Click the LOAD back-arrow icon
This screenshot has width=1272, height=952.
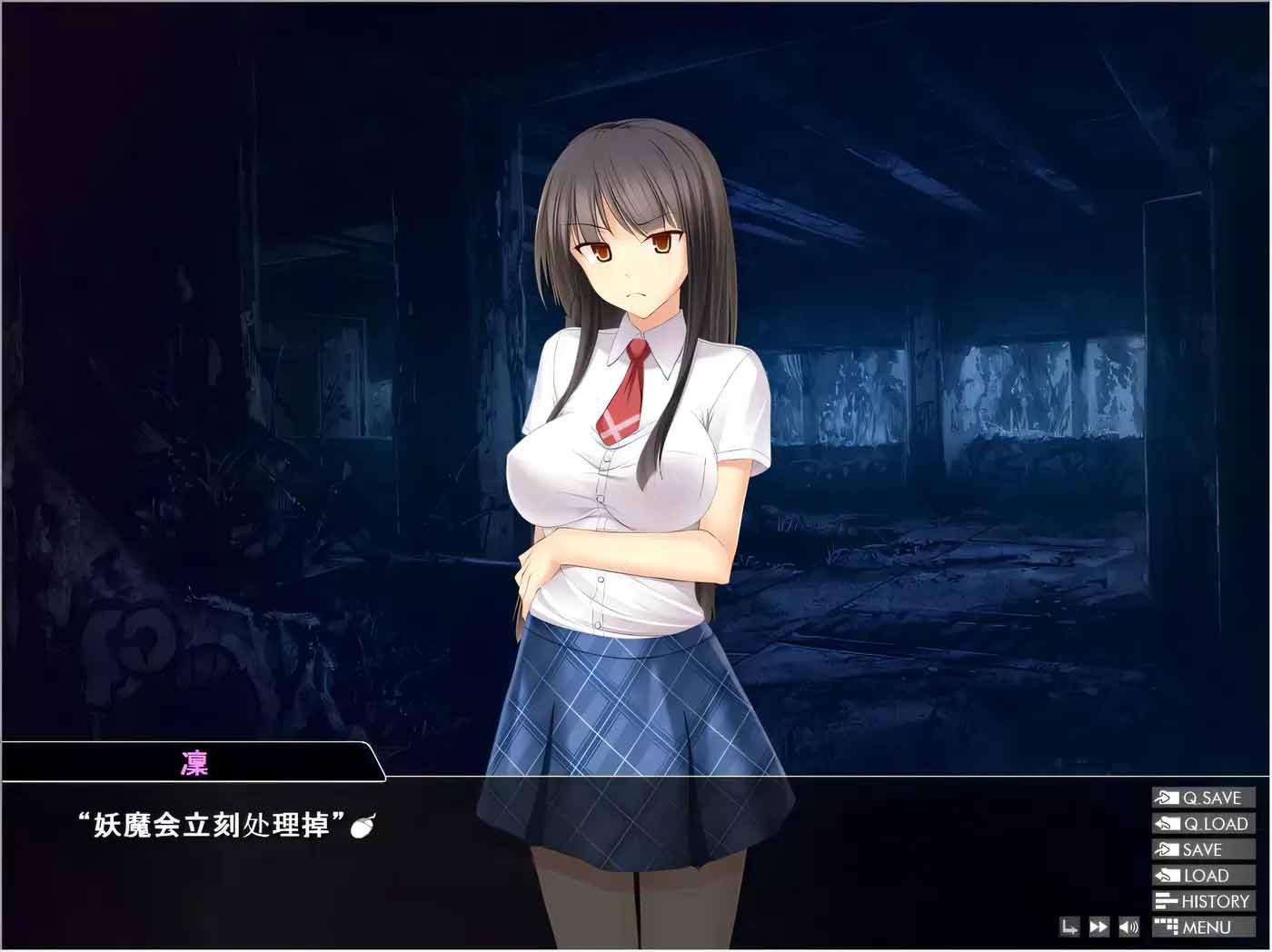pyautogui.click(x=1168, y=875)
